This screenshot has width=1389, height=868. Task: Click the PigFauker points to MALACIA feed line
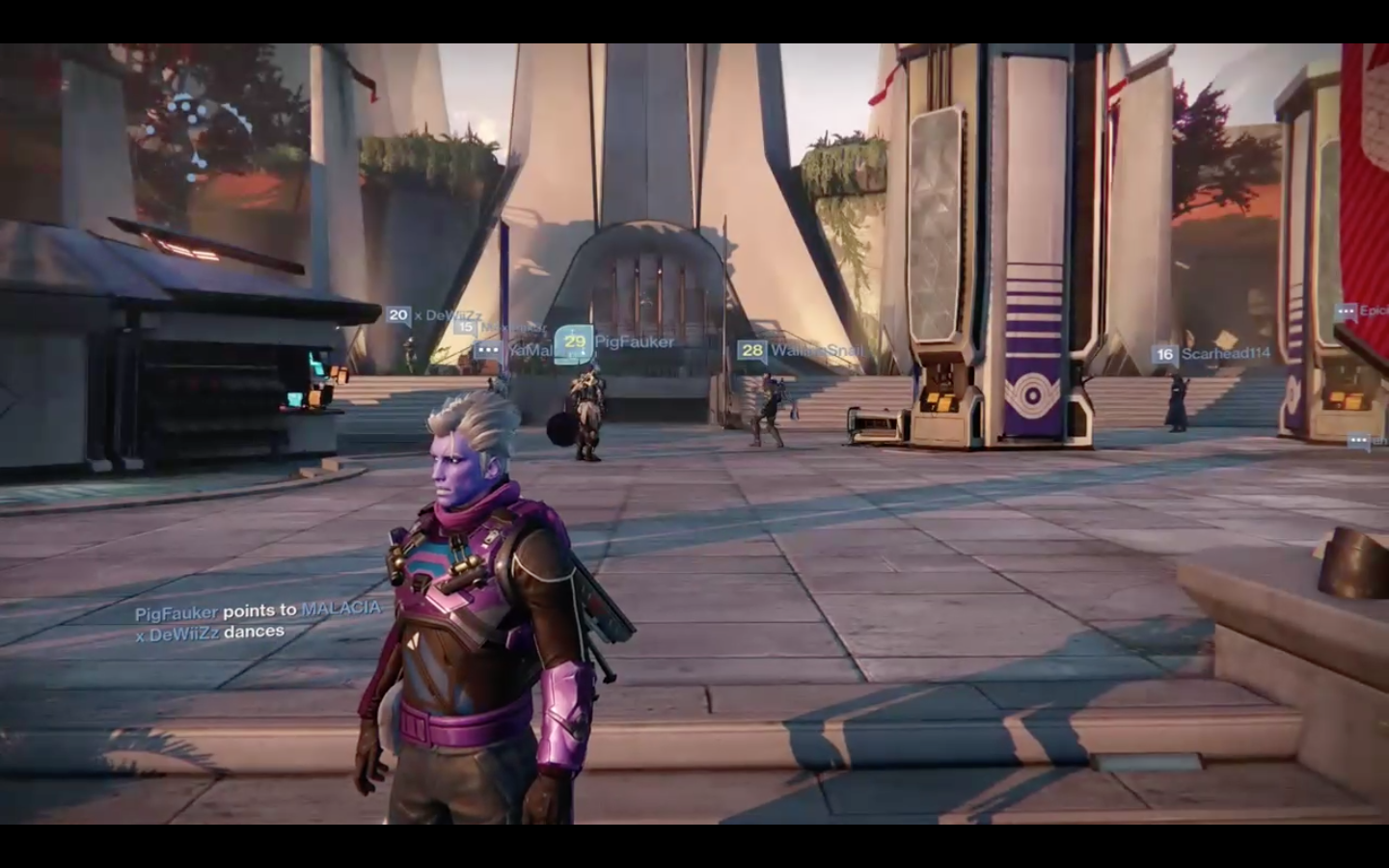point(258,610)
